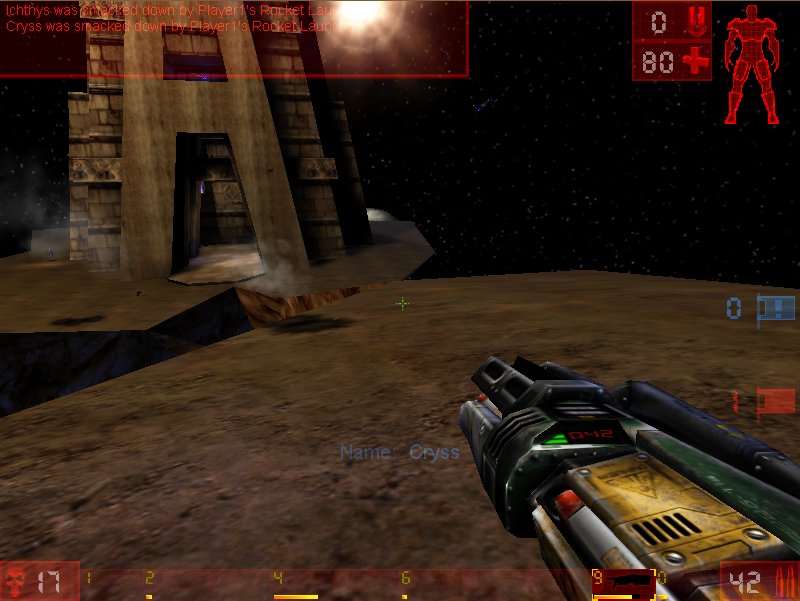Select the highlighted Rocket Launcher slot 9
This screenshot has height=601, width=800.
click(622, 582)
